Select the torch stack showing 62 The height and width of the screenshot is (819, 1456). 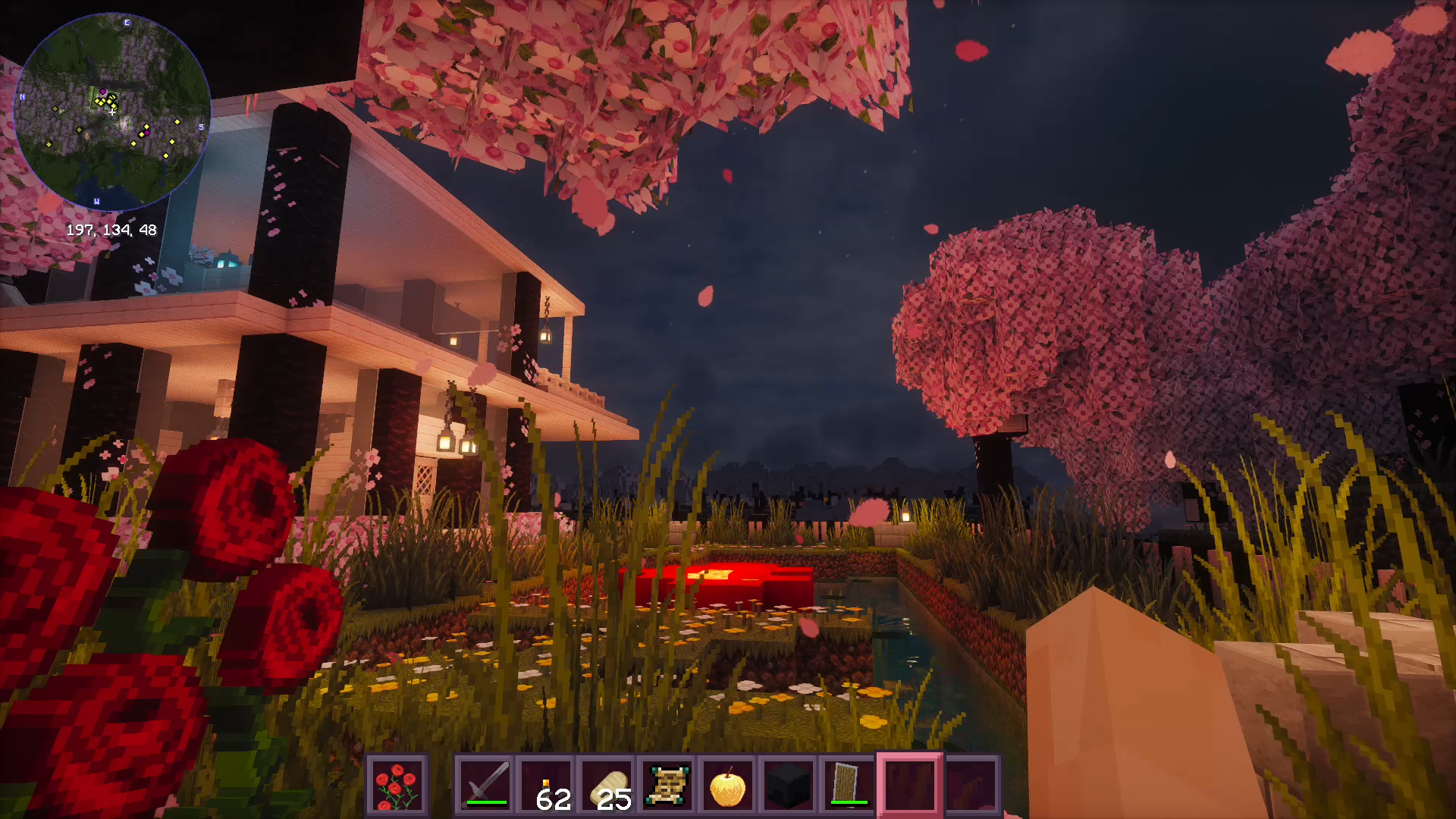point(547,785)
